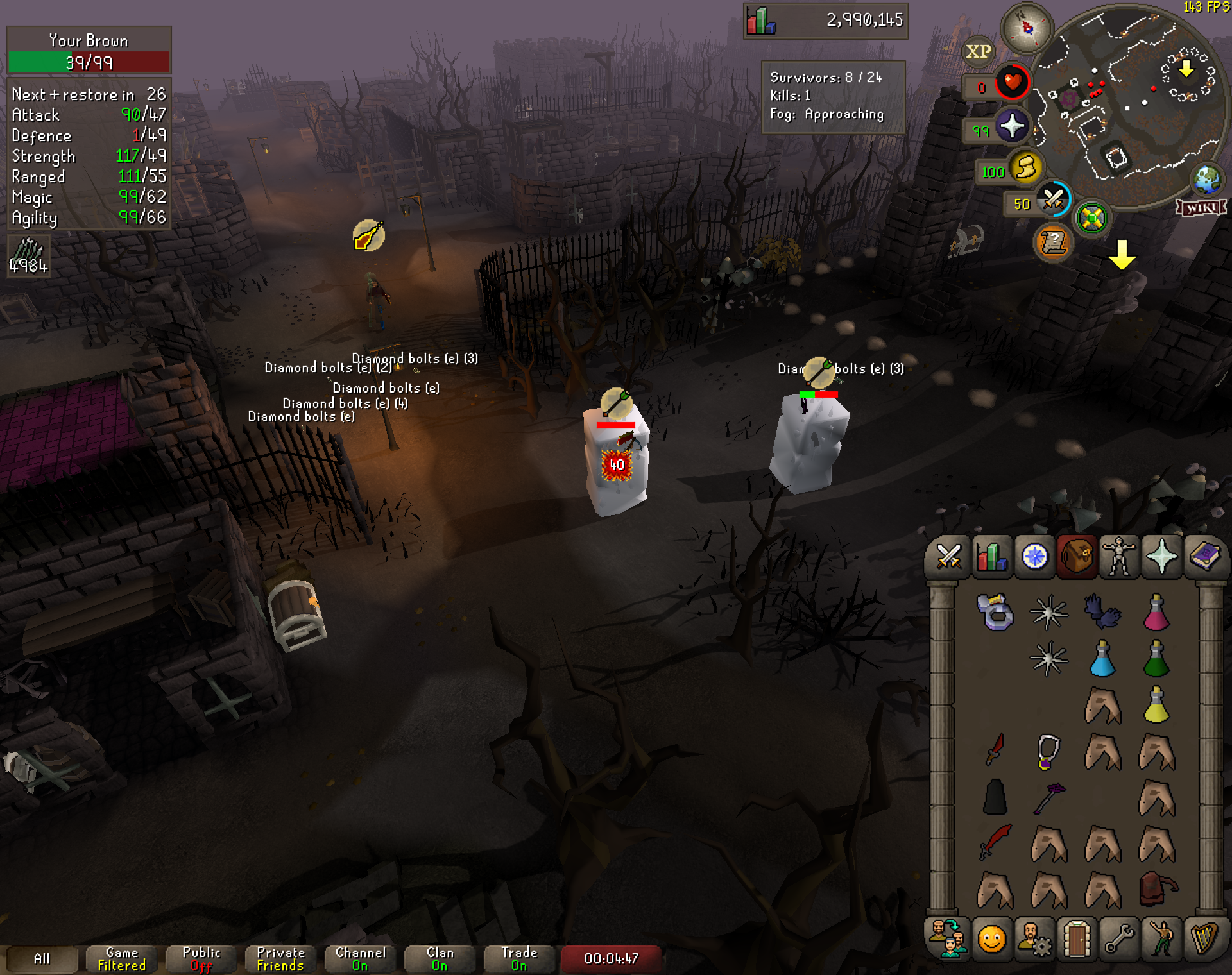The image size is (1232, 975).
Task: Click the pink potion in inventory
Action: click(1156, 613)
